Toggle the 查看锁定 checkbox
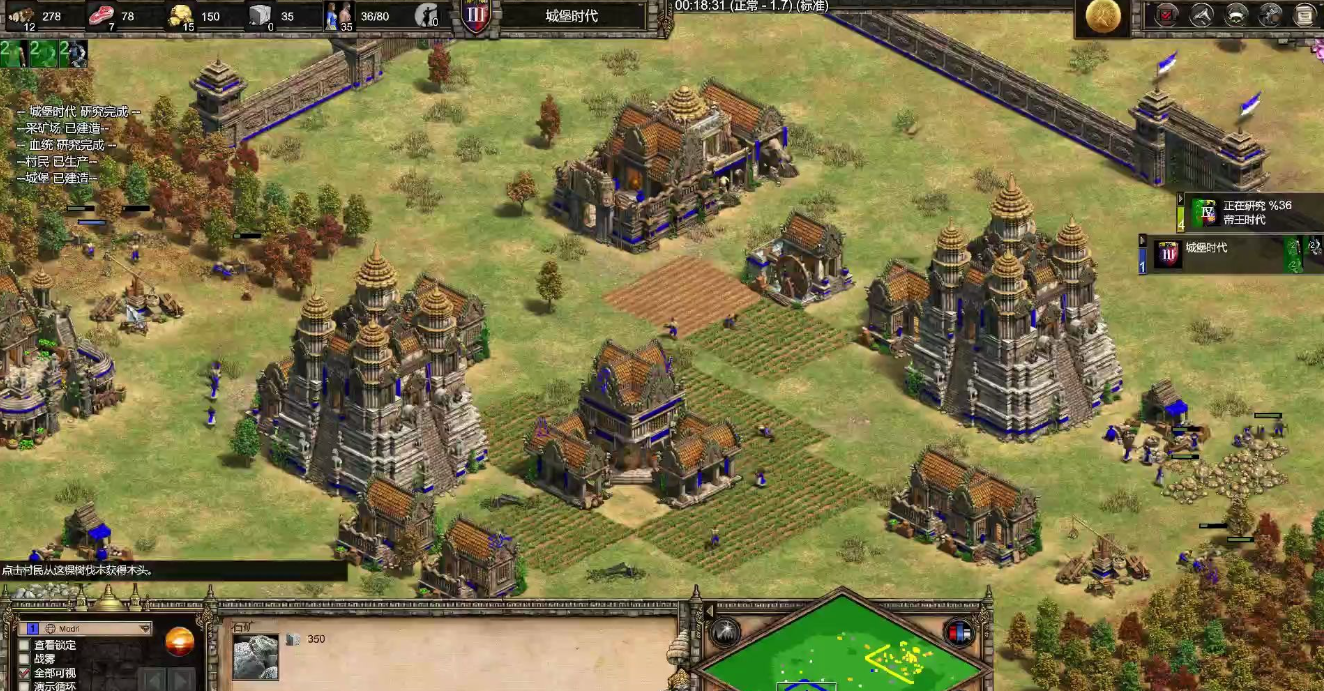Viewport: 1324px width, 691px height. (24, 645)
